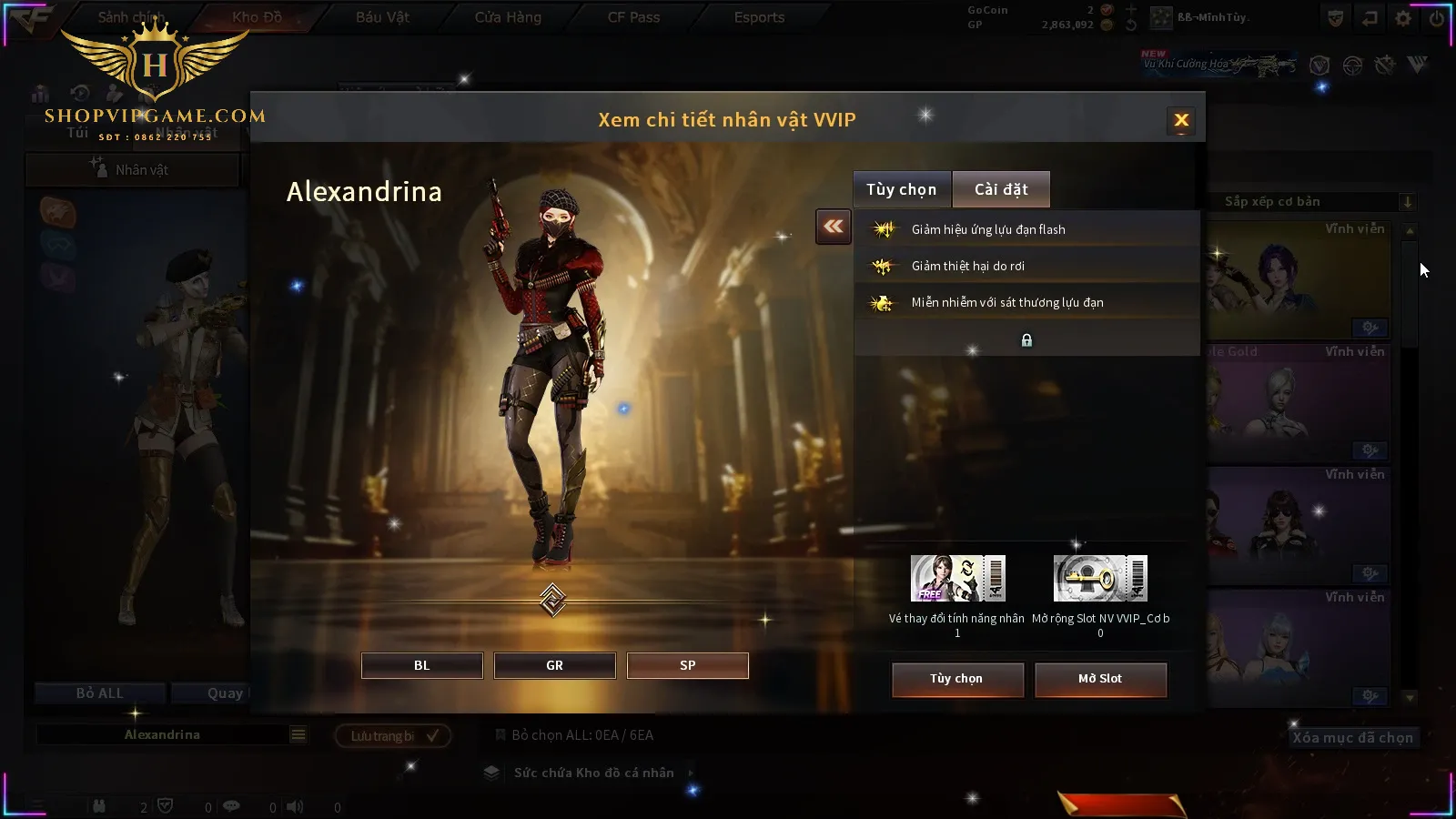Image resolution: width=1456 pixels, height=819 pixels.
Task: Choose Miễn nhiễm với sát thương lựu đạn perk
Action: point(1006,302)
